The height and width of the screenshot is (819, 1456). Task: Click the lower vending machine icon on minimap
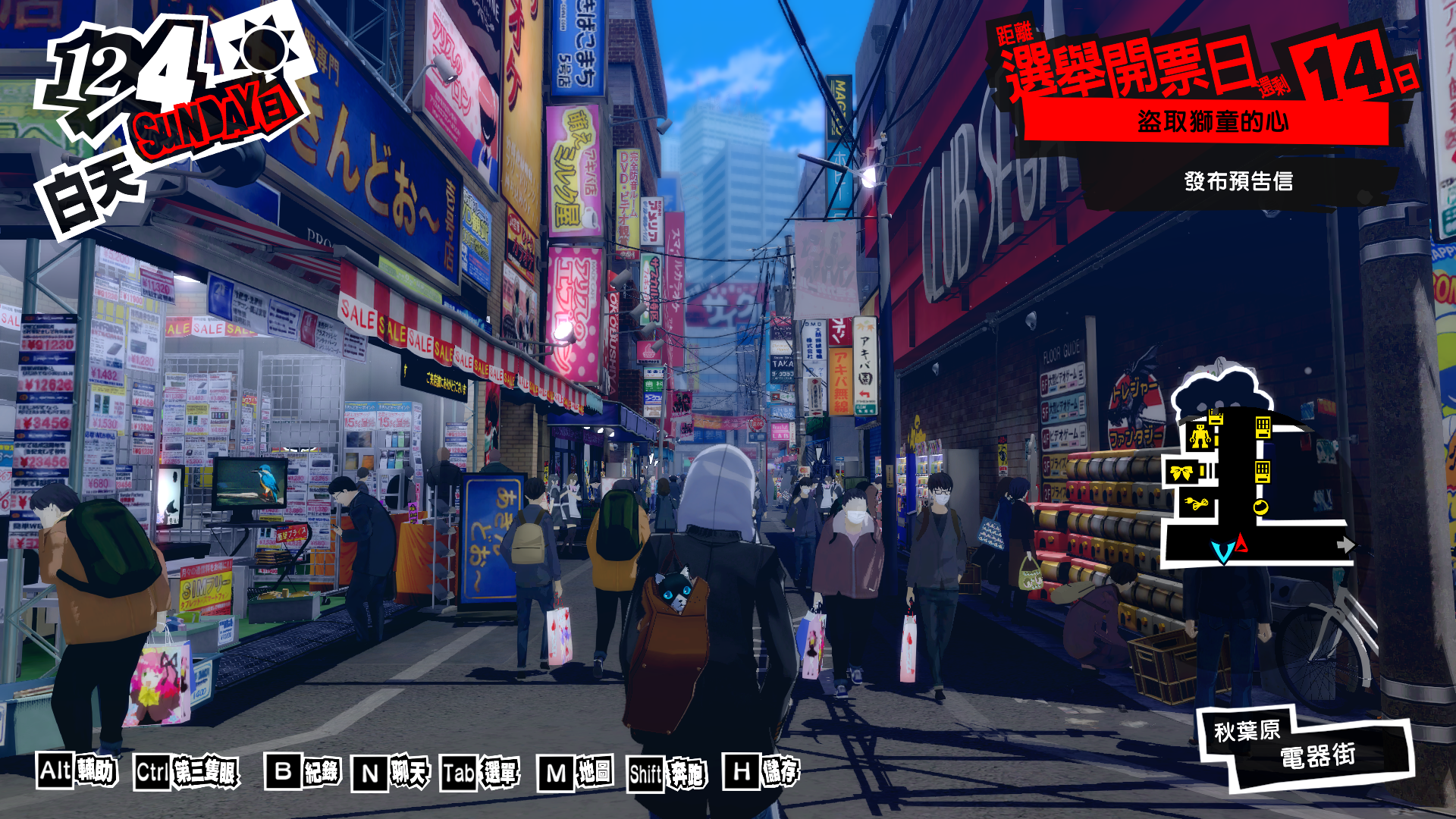click(x=1263, y=472)
